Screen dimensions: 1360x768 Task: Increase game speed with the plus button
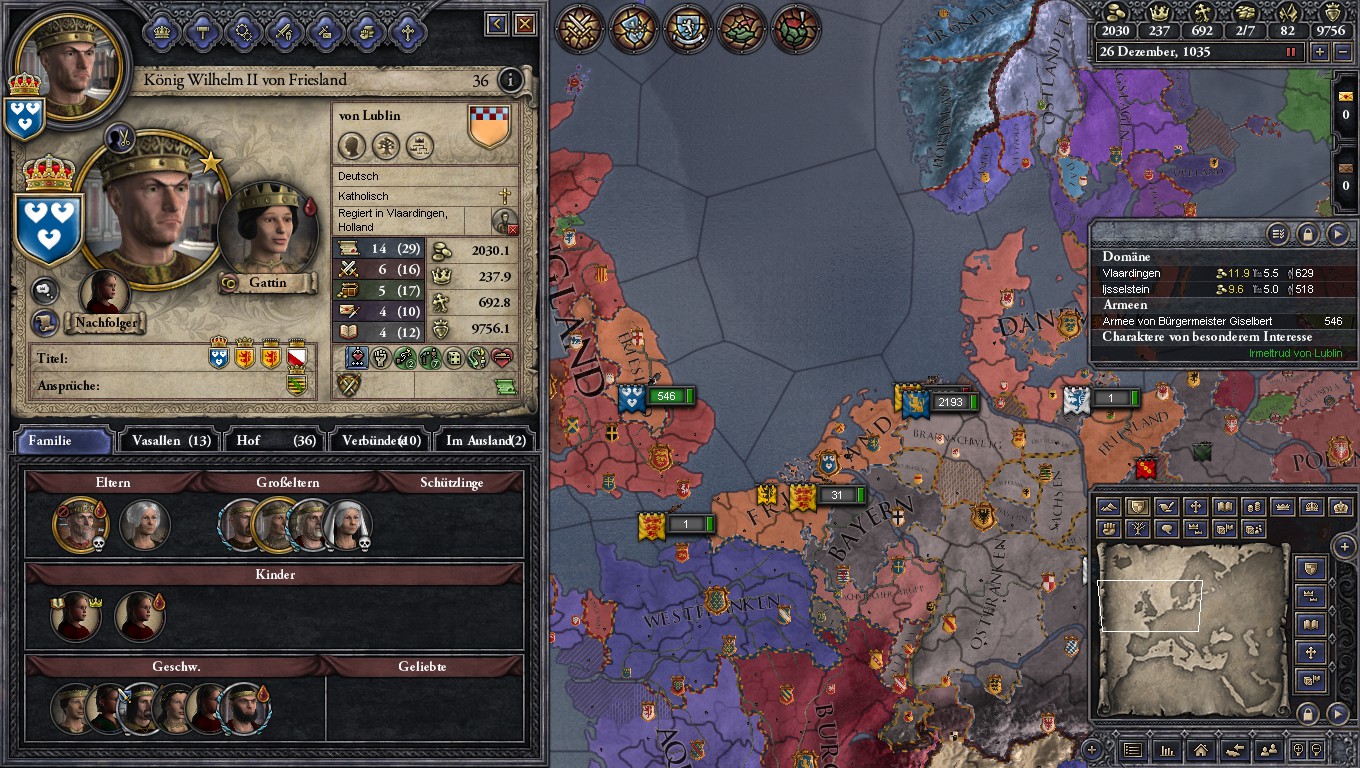[x=1320, y=52]
